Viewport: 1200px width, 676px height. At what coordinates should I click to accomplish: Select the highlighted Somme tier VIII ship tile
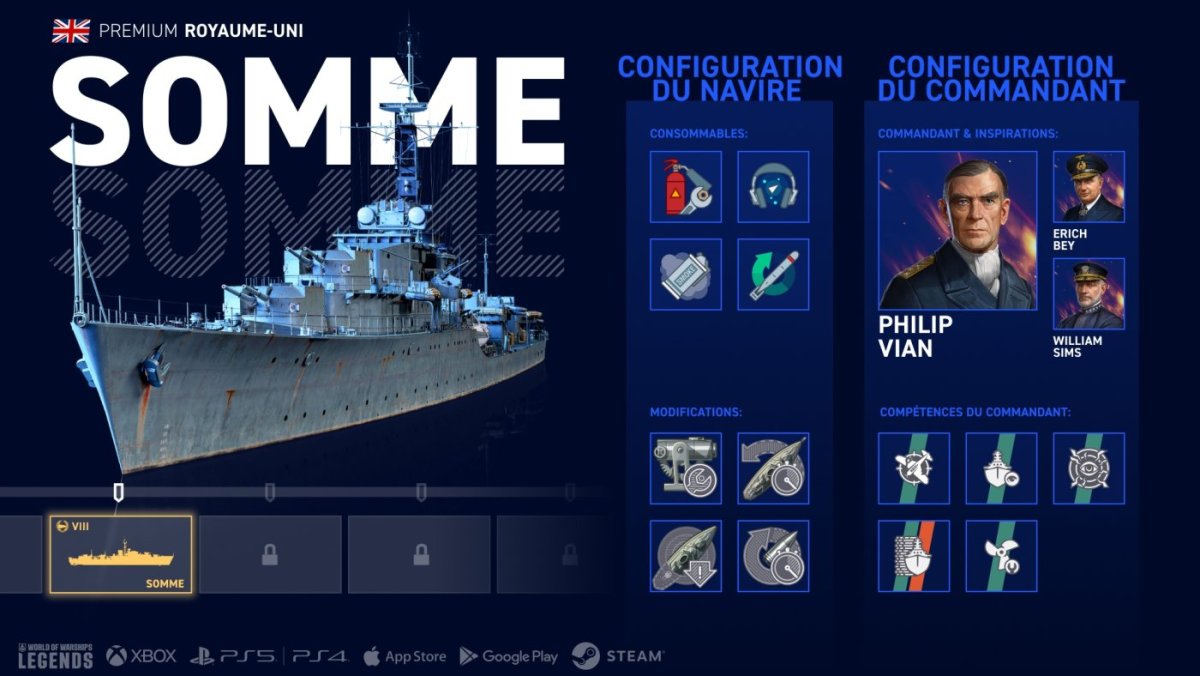click(120, 555)
